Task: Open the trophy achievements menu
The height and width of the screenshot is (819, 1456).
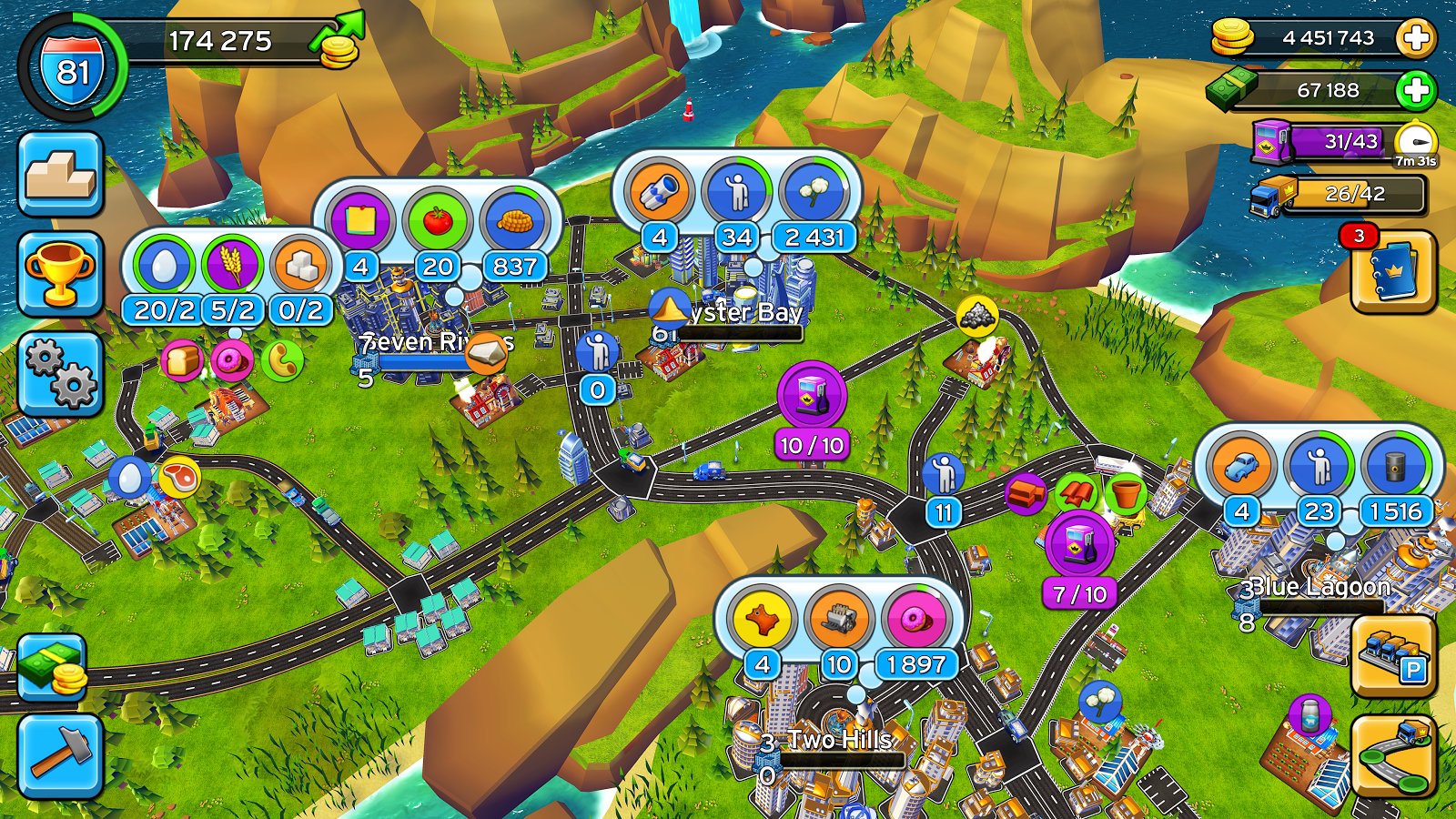Action: (60, 274)
